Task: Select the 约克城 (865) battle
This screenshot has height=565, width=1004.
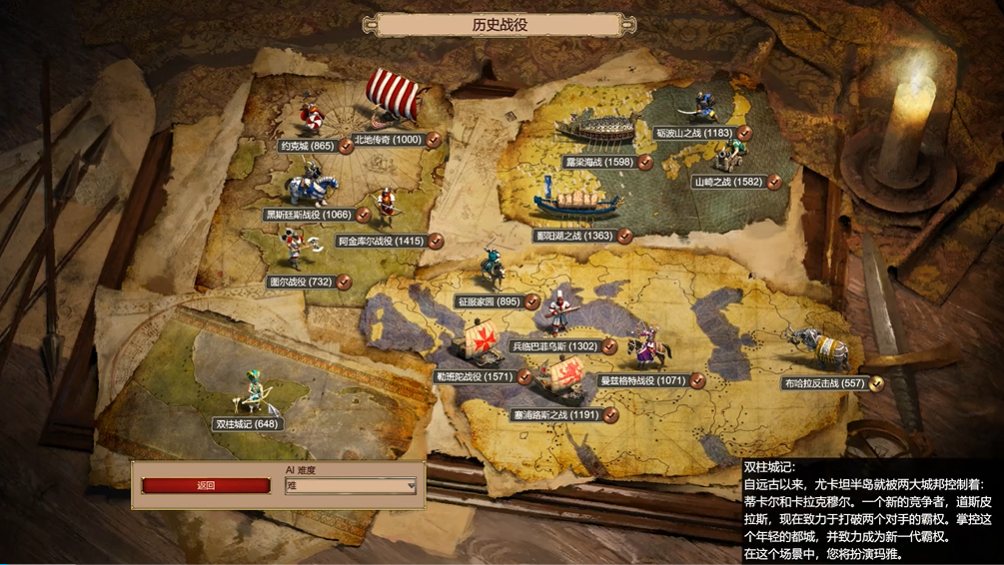Action: pos(308,146)
